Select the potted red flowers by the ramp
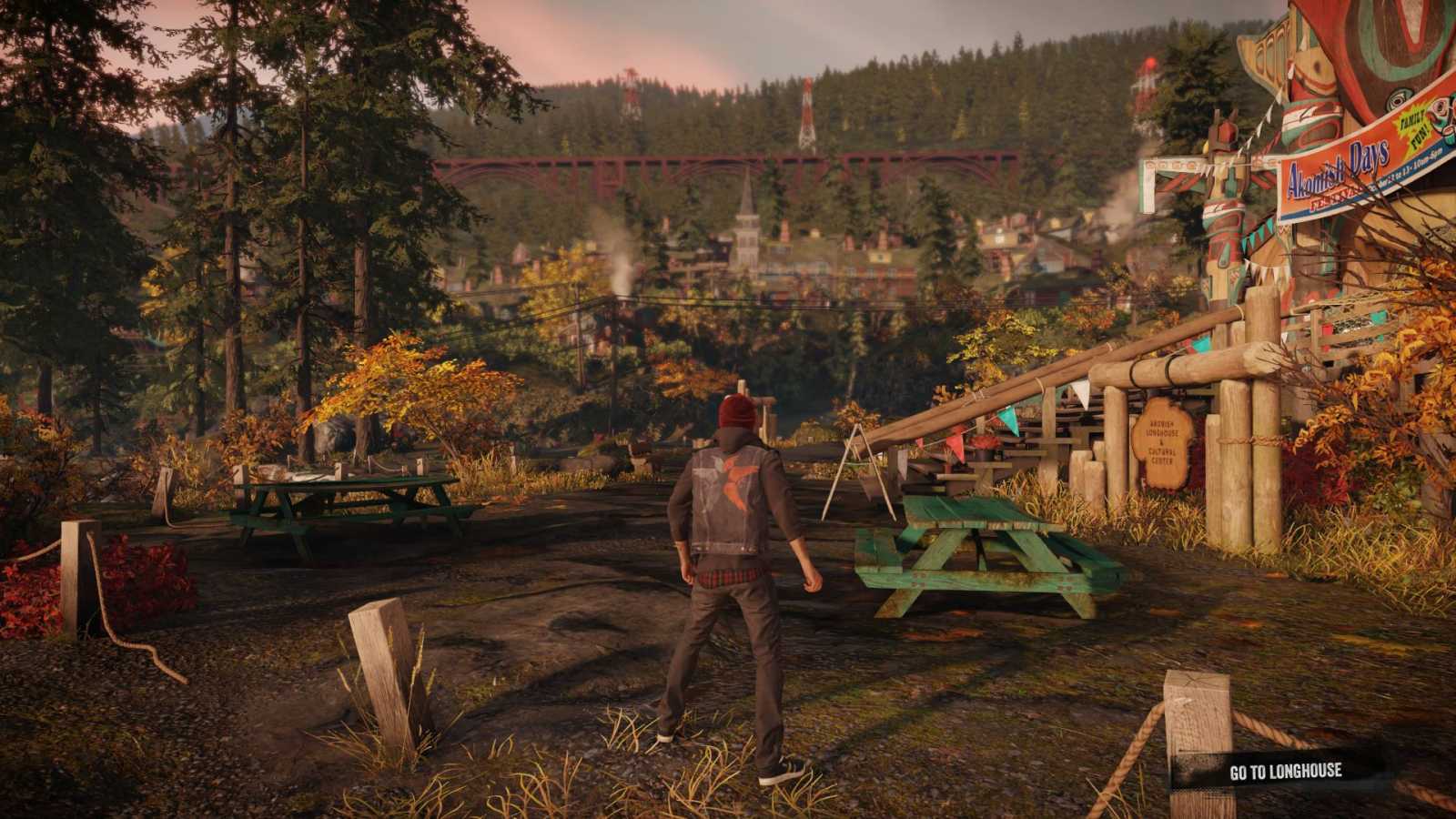This screenshot has height=819, width=1456. (983, 443)
